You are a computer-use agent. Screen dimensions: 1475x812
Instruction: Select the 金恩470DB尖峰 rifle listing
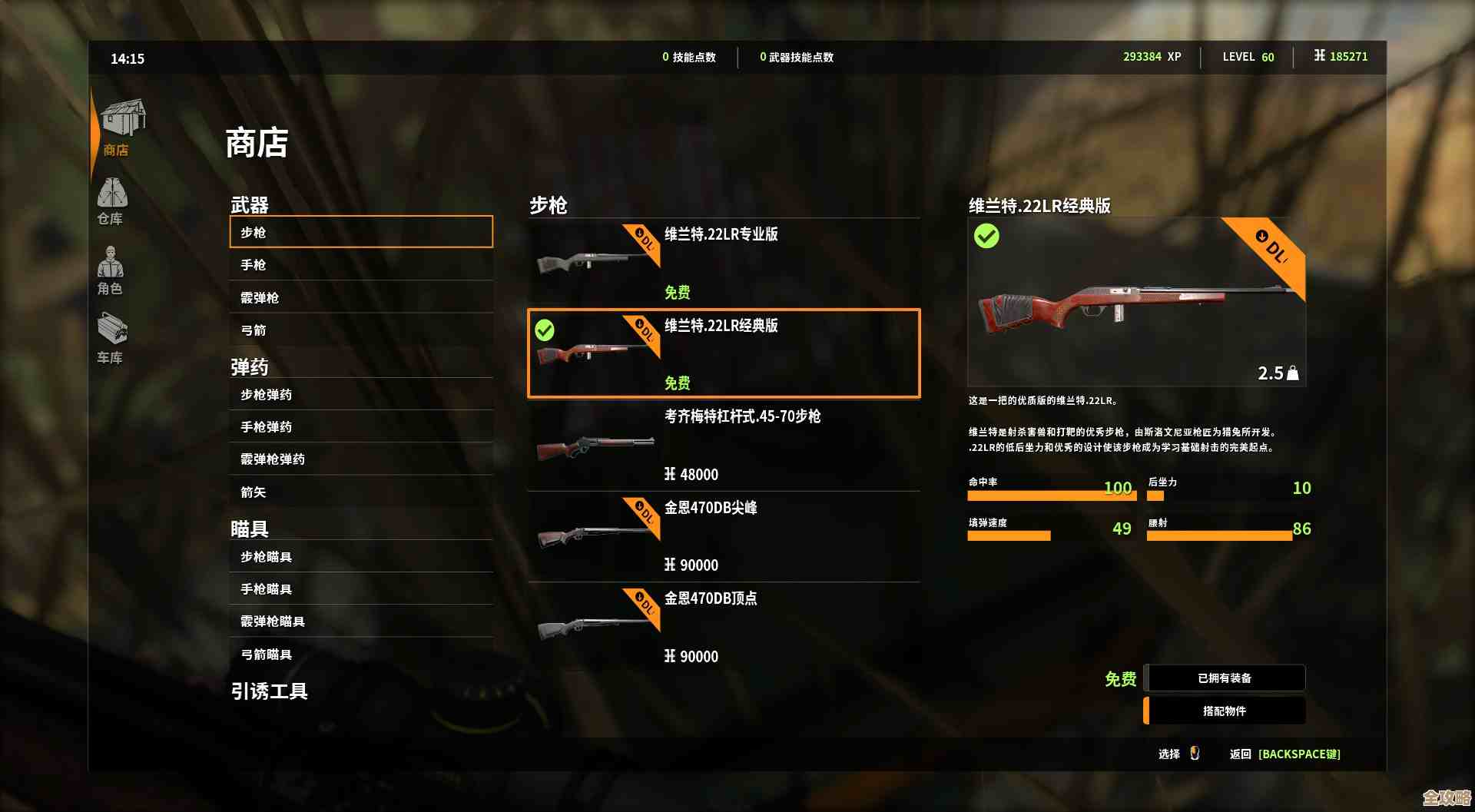(x=723, y=536)
